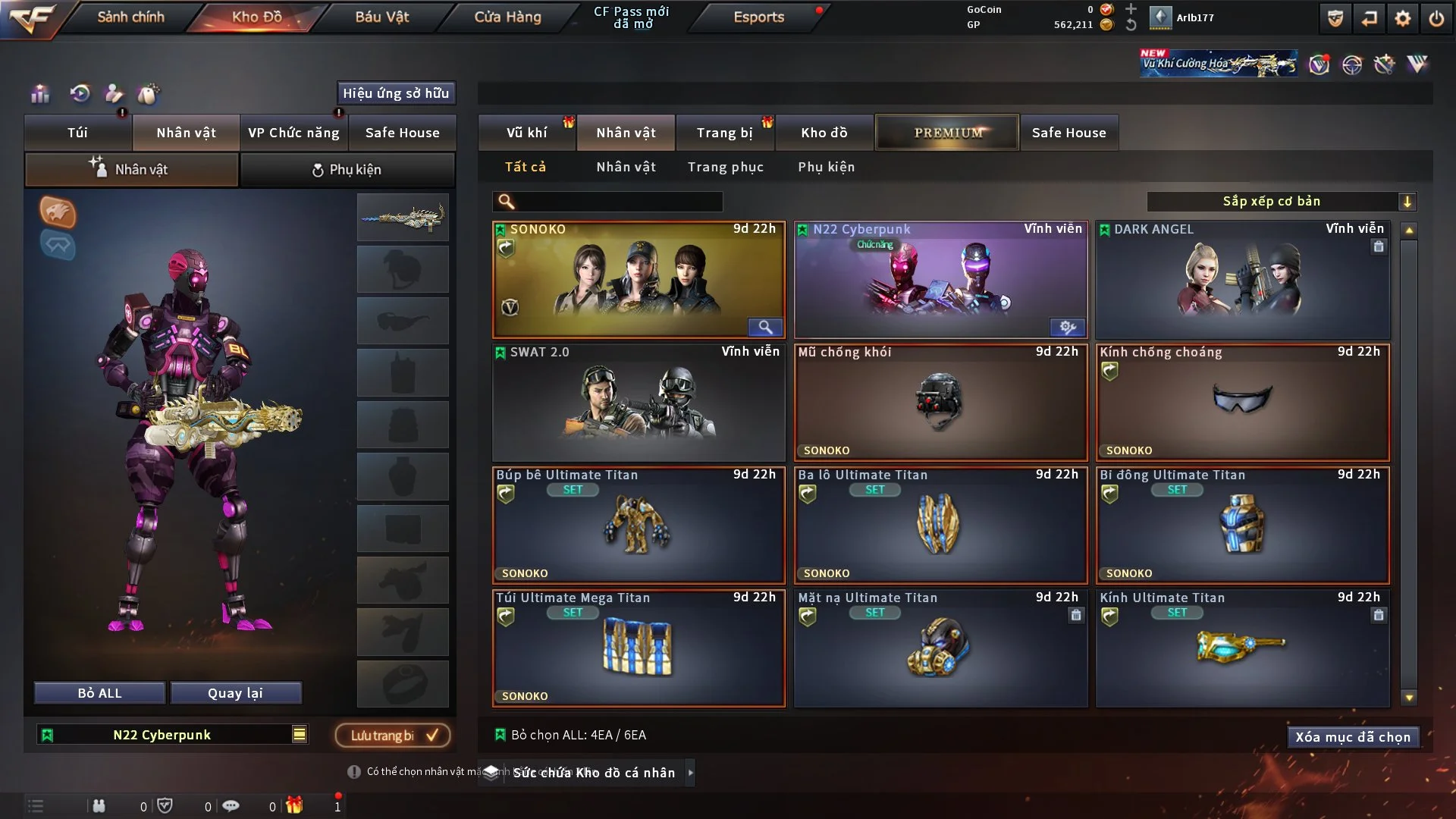Select the SONOKO character card

coord(638,281)
